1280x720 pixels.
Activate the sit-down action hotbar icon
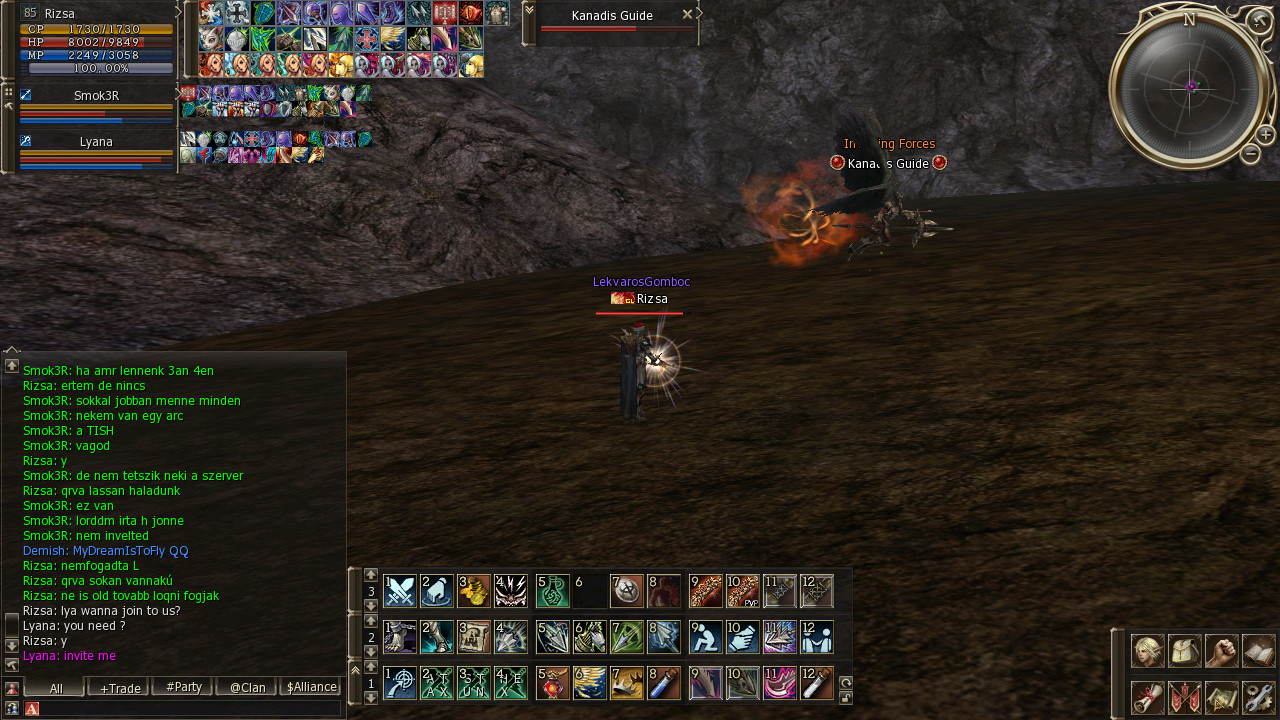point(706,637)
